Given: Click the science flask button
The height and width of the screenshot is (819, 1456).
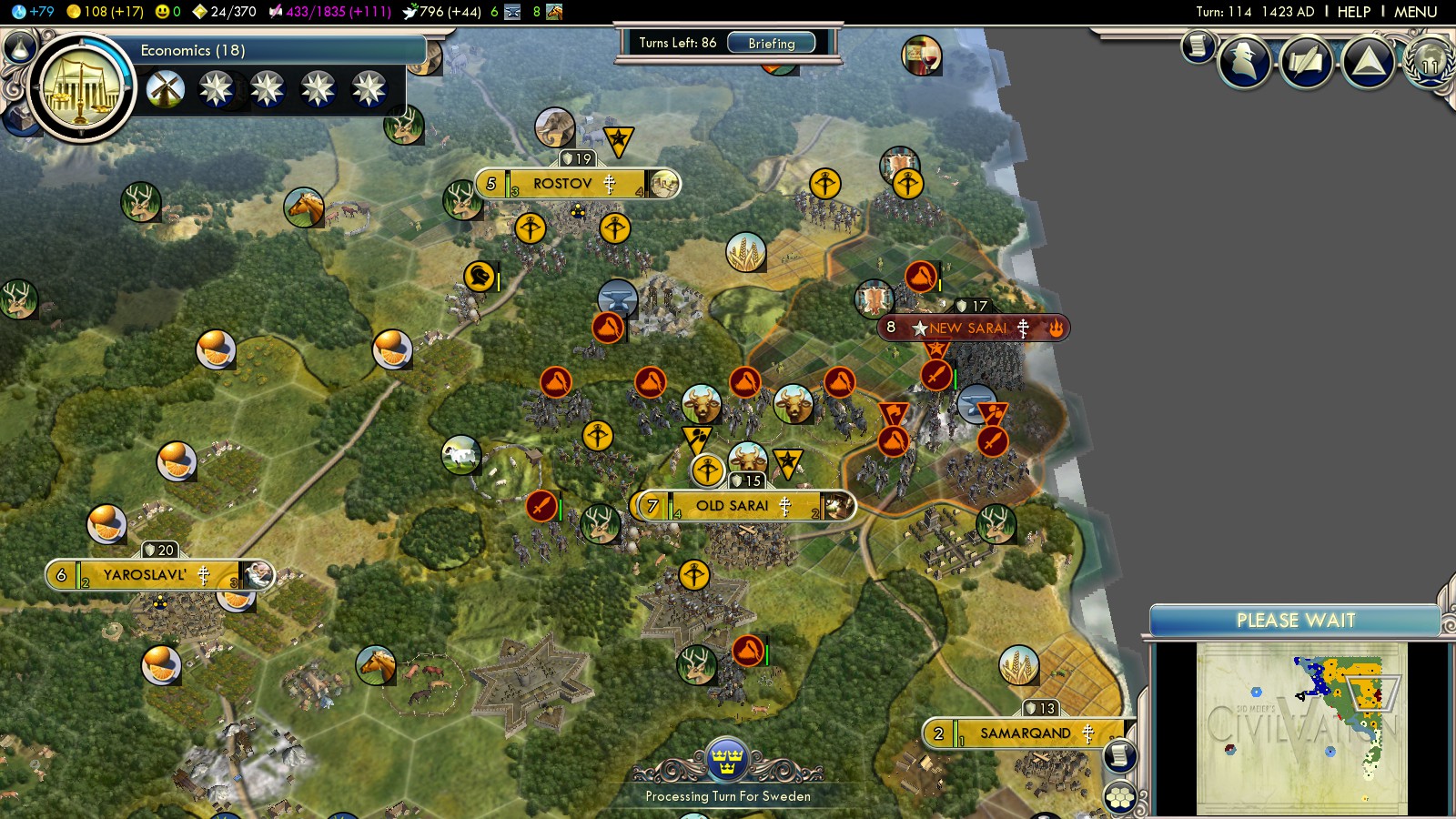Looking at the screenshot, I should pyautogui.click(x=19, y=46).
